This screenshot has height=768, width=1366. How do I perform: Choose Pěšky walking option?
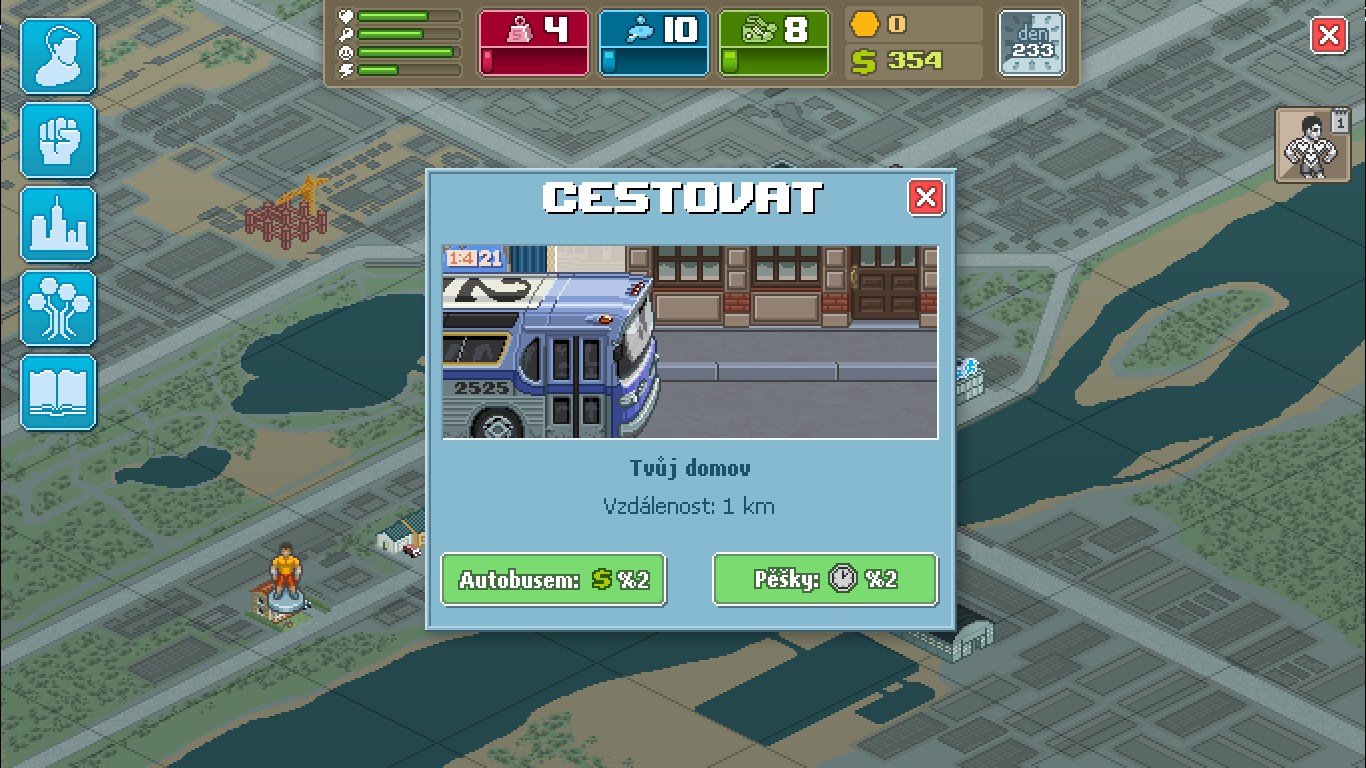(x=825, y=579)
